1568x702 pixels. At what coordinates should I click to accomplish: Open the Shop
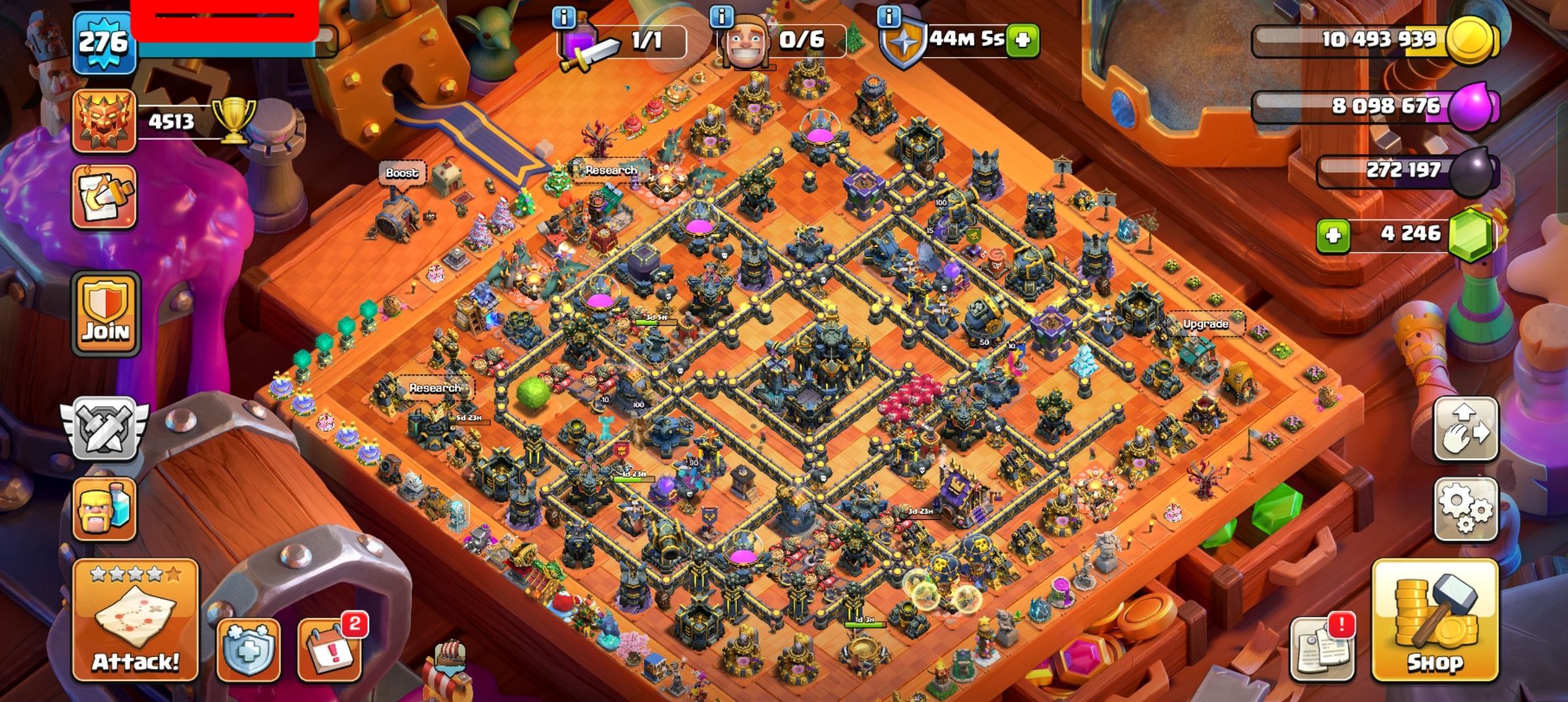click(x=1434, y=621)
